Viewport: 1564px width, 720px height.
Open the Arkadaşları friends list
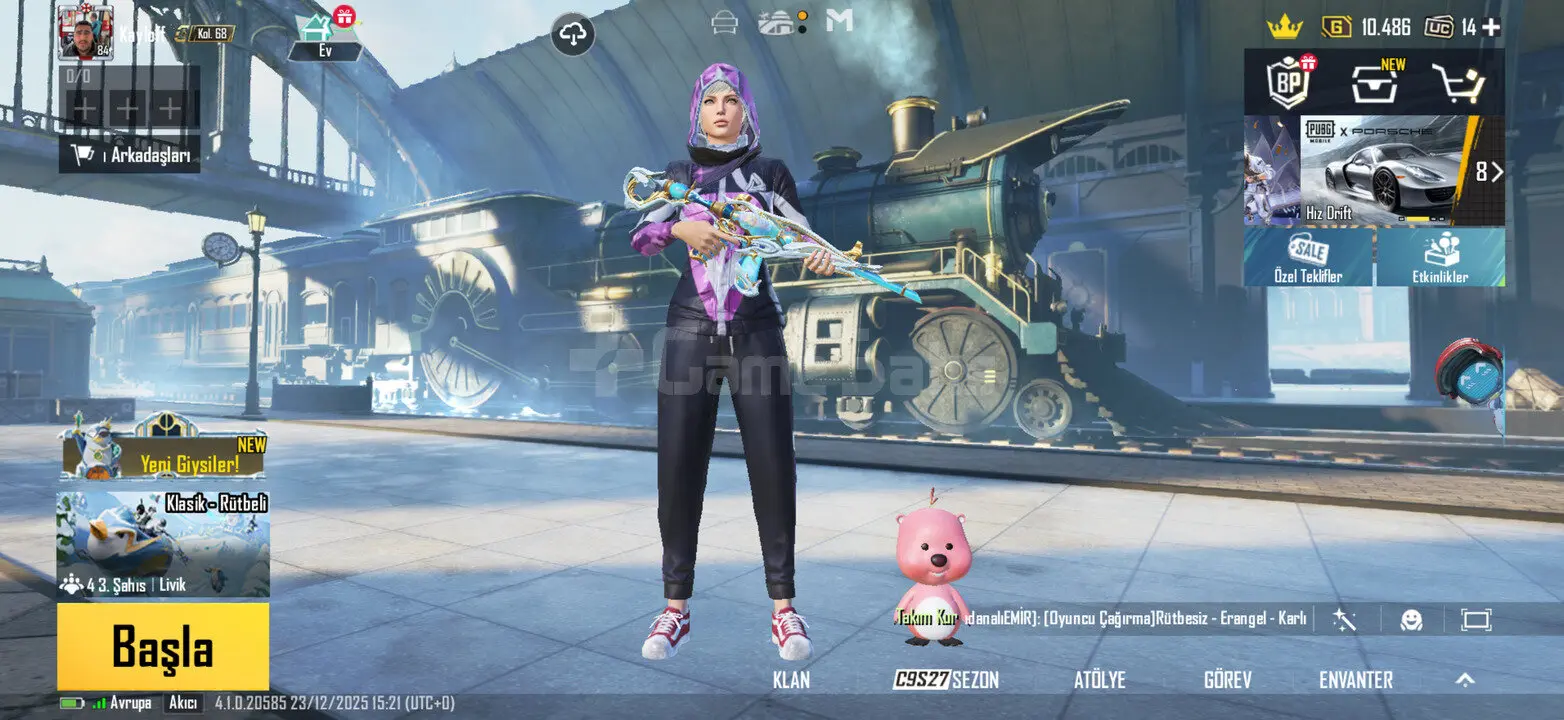pos(130,155)
